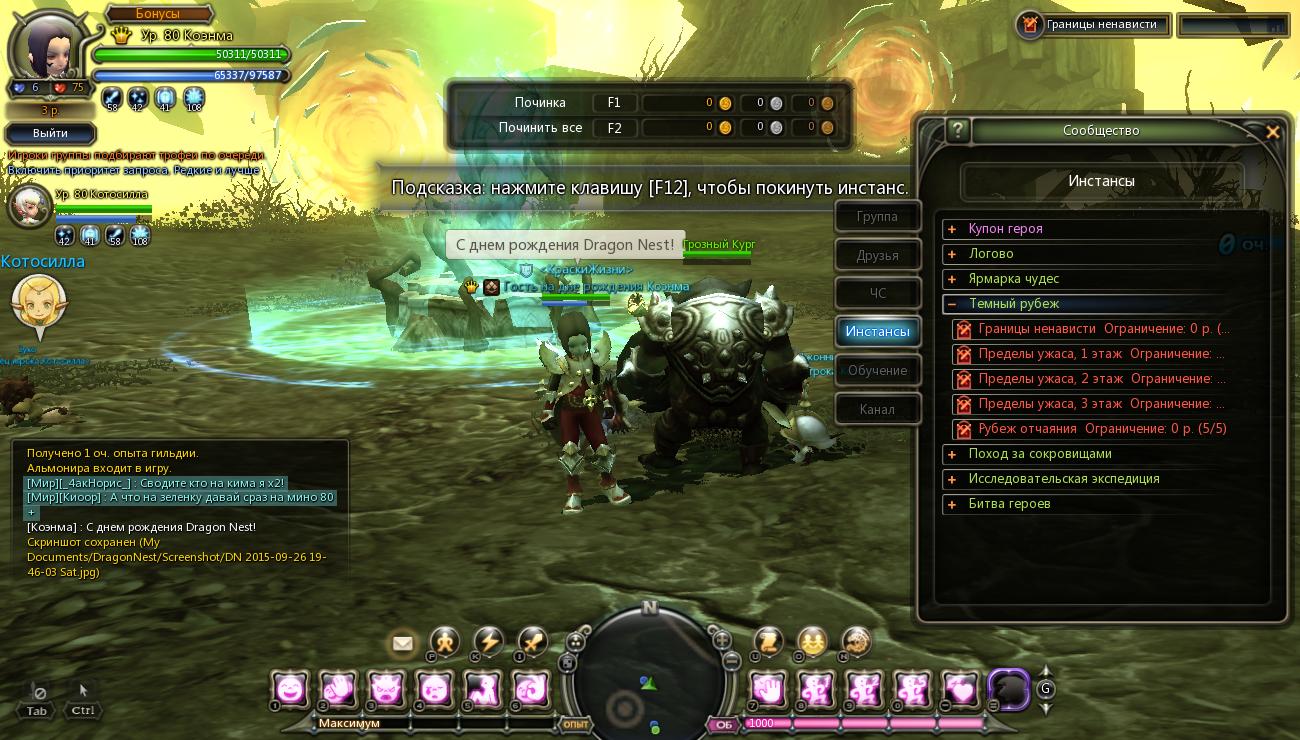
Task: Activate the heart emote slot
Action: coord(961,688)
